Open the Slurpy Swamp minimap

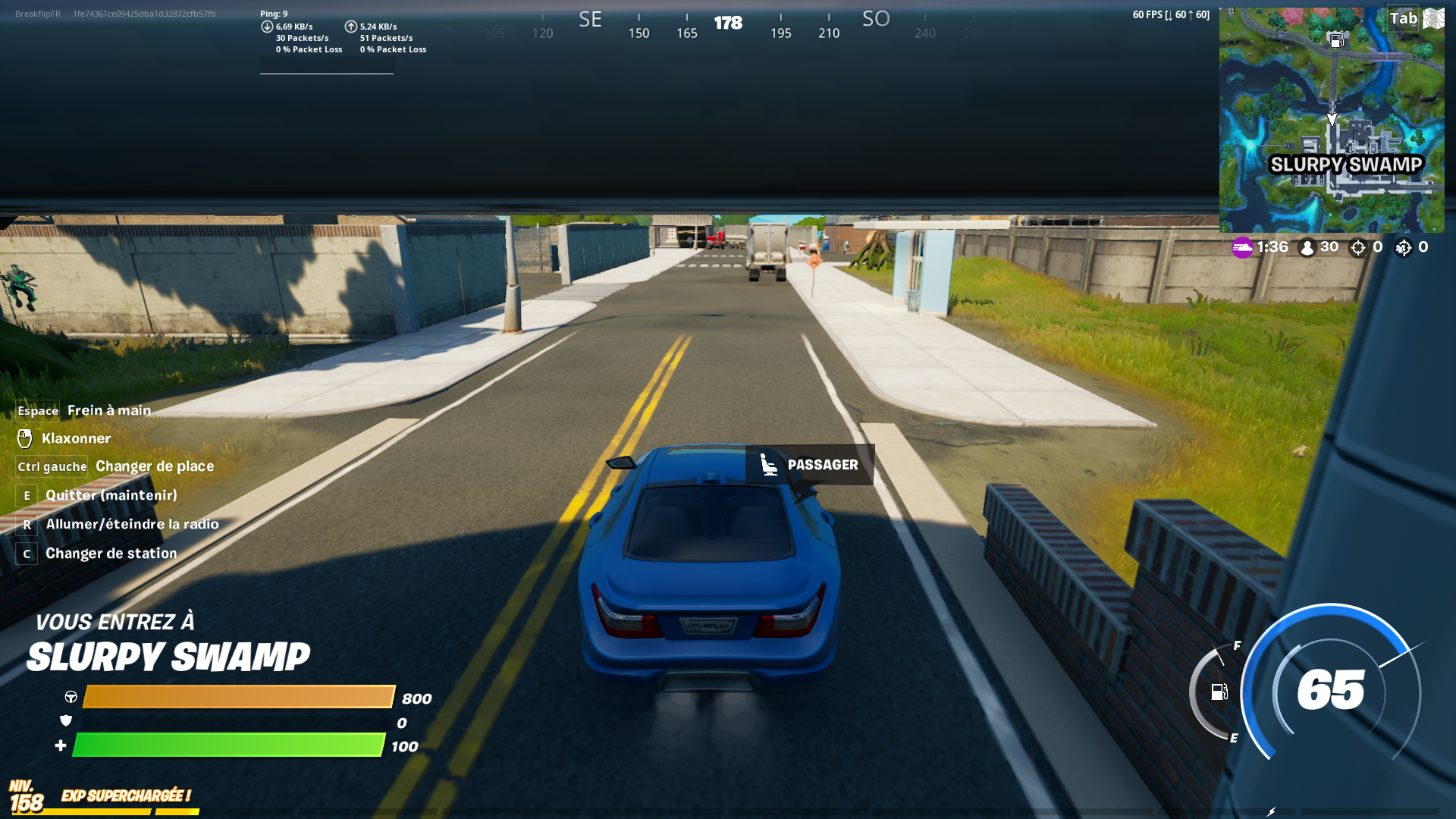1335,118
